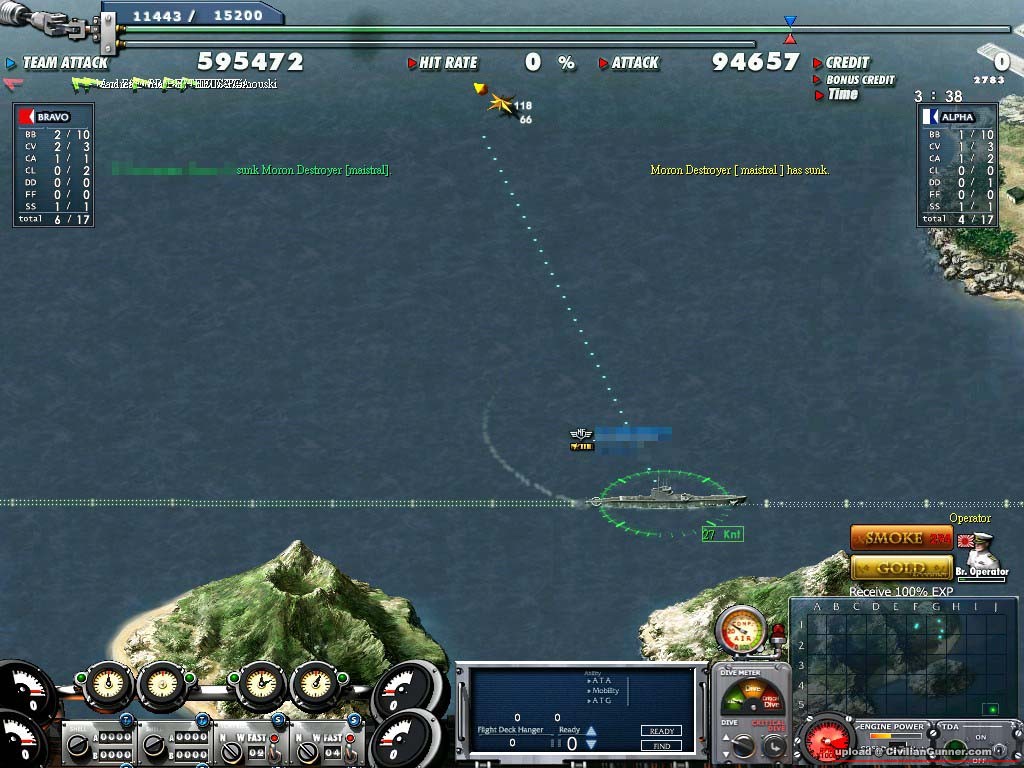Increase the Ready aircraft count arrow
This screenshot has height=768, width=1024.
click(x=591, y=732)
